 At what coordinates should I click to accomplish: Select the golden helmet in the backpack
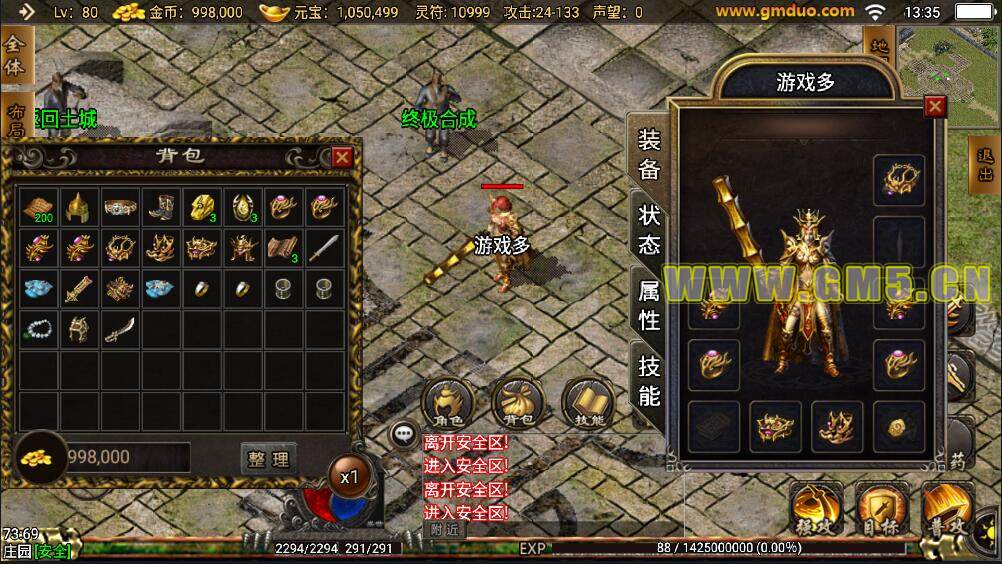point(78,207)
